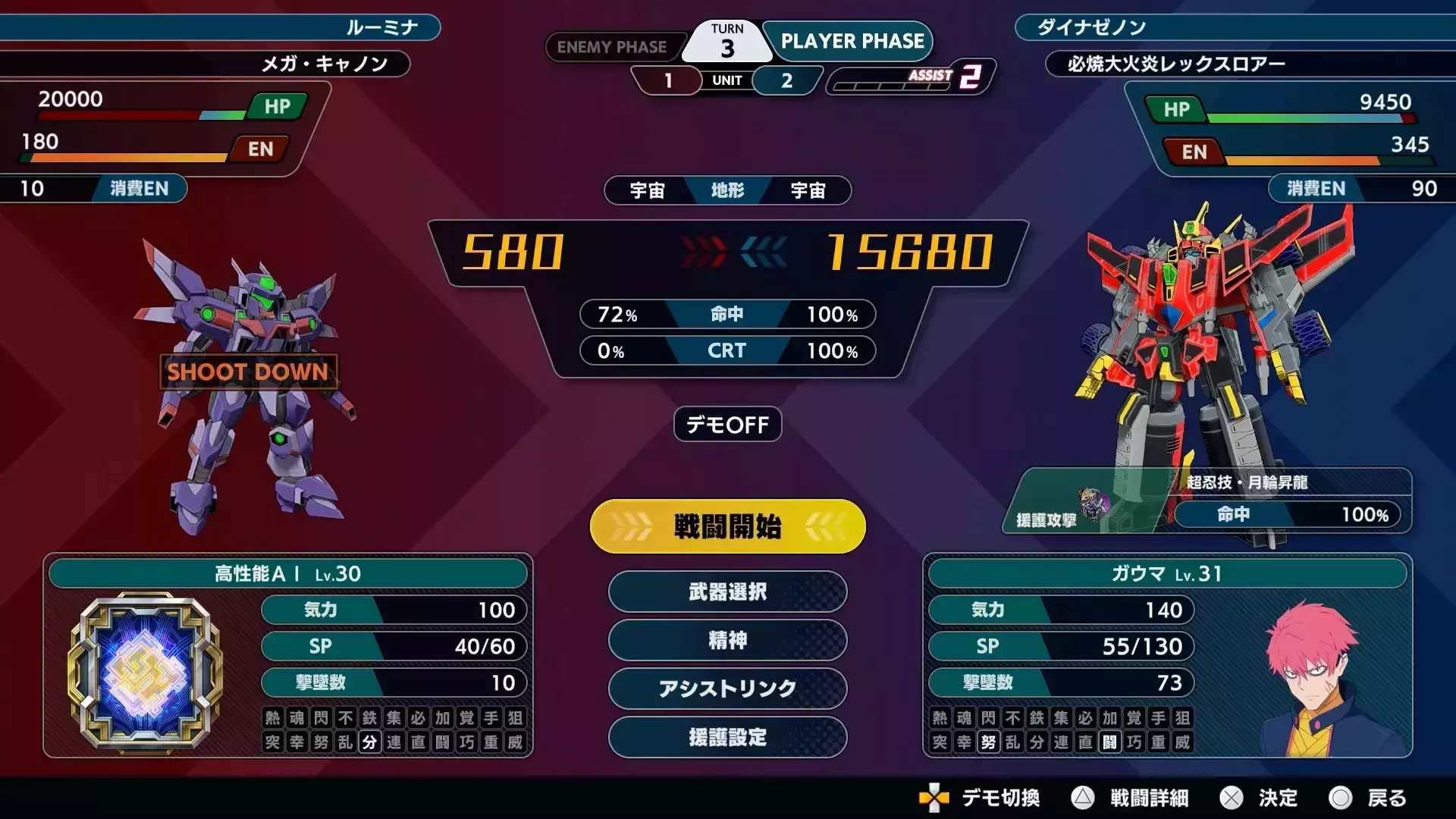Select the デモ切換 D-pad icon in bottom bar
Viewport: 1456px width, 819px height.
click(933, 798)
